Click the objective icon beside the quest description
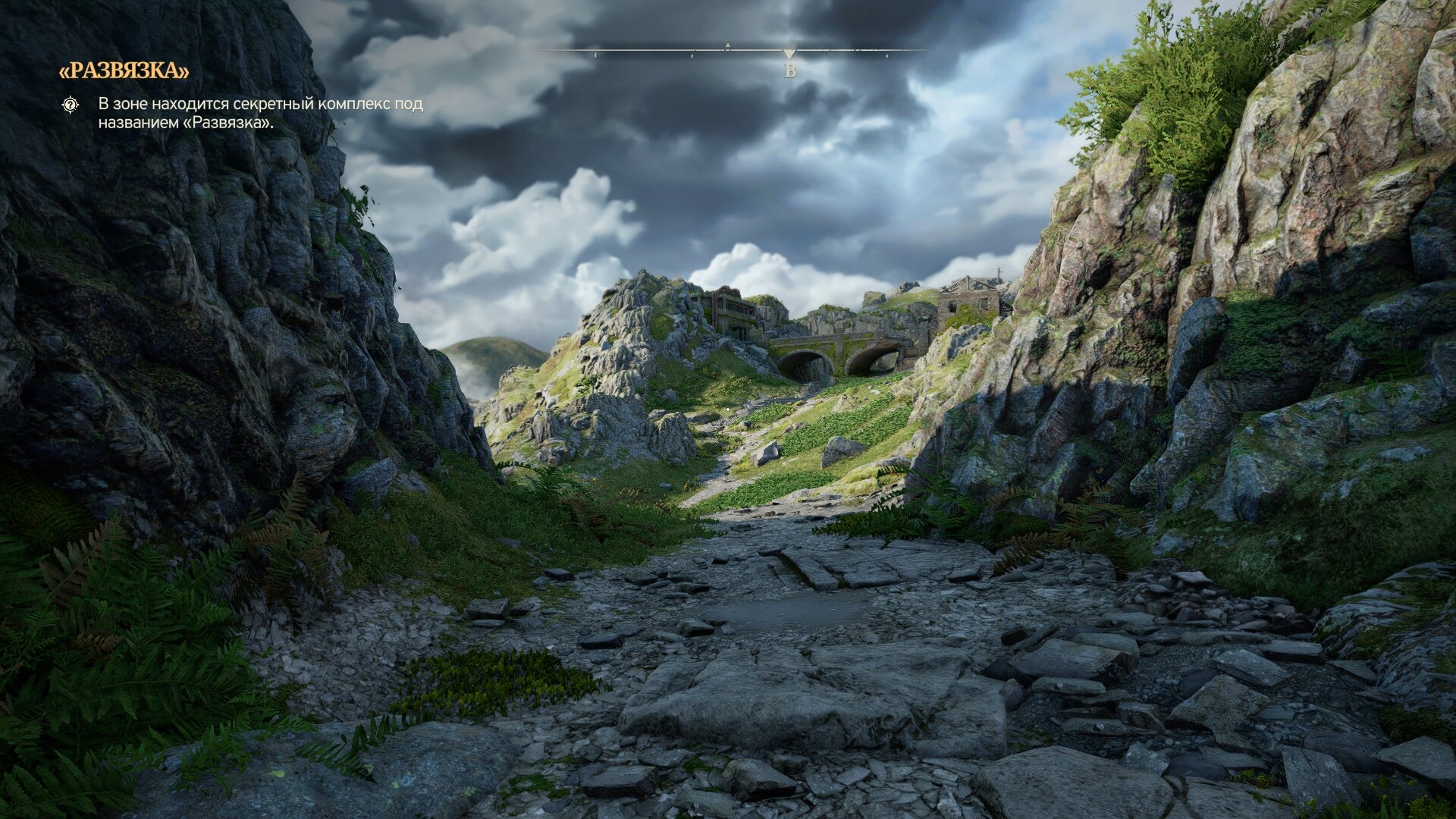Viewport: 1456px width, 819px height. 71,105
